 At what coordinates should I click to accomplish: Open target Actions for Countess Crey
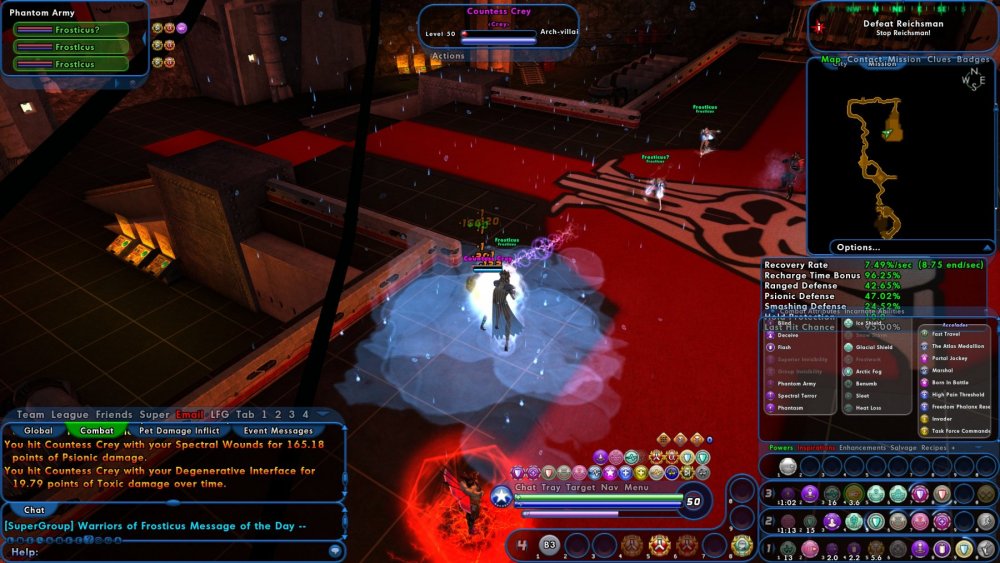(x=448, y=56)
